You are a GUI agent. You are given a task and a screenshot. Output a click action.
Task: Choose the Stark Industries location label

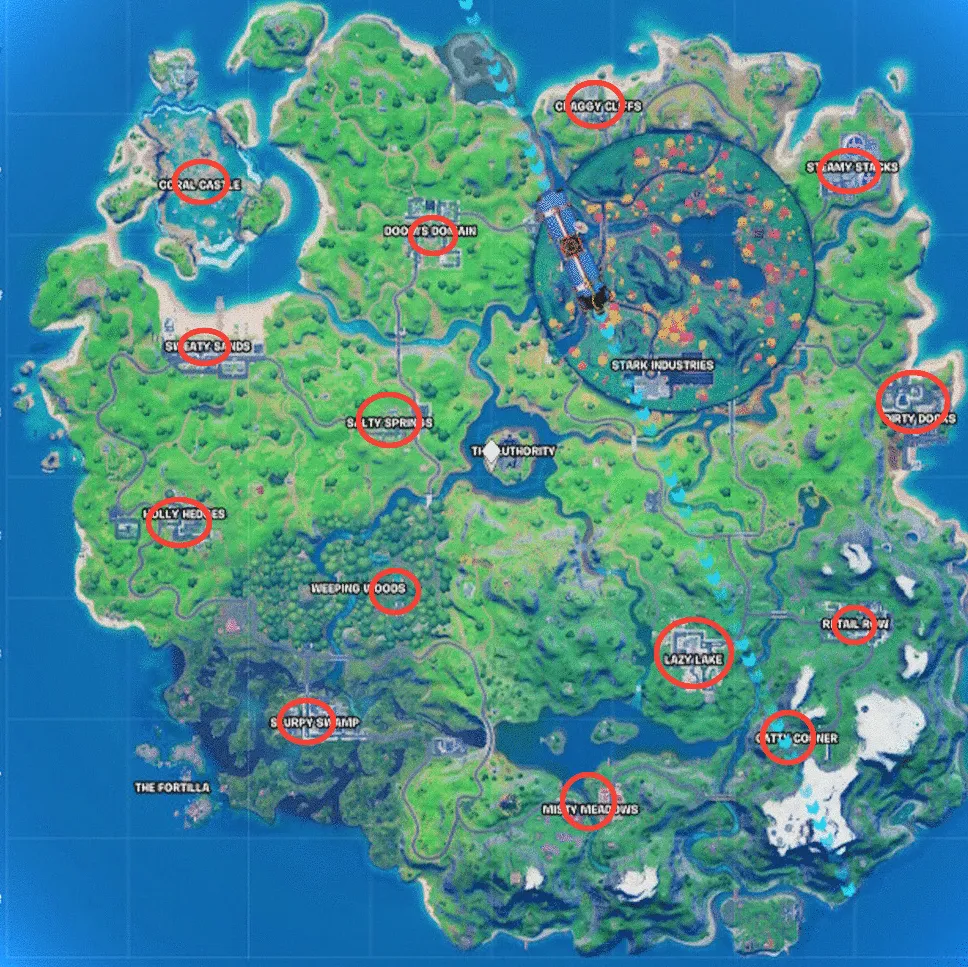tap(662, 365)
